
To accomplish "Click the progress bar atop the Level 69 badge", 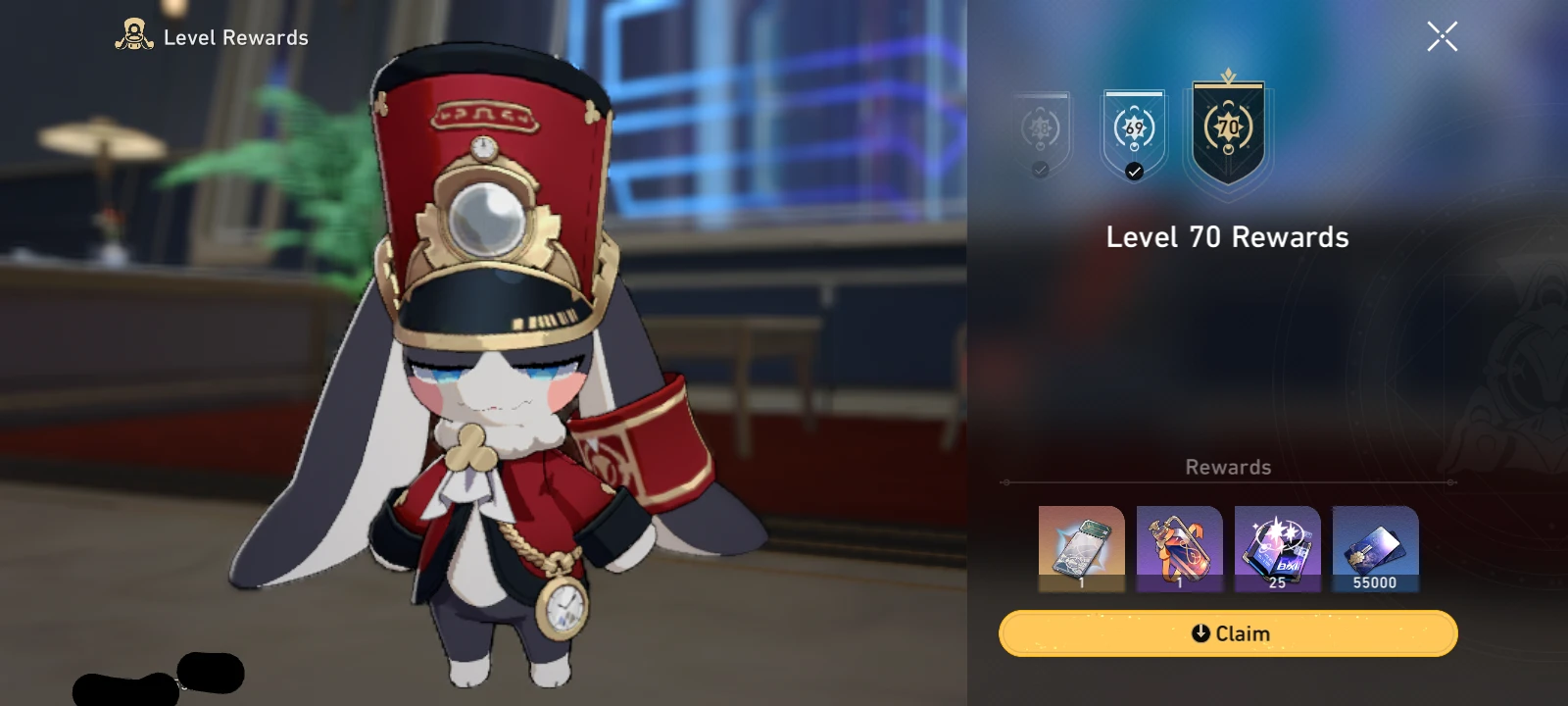I will pyautogui.click(x=1134, y=96).
